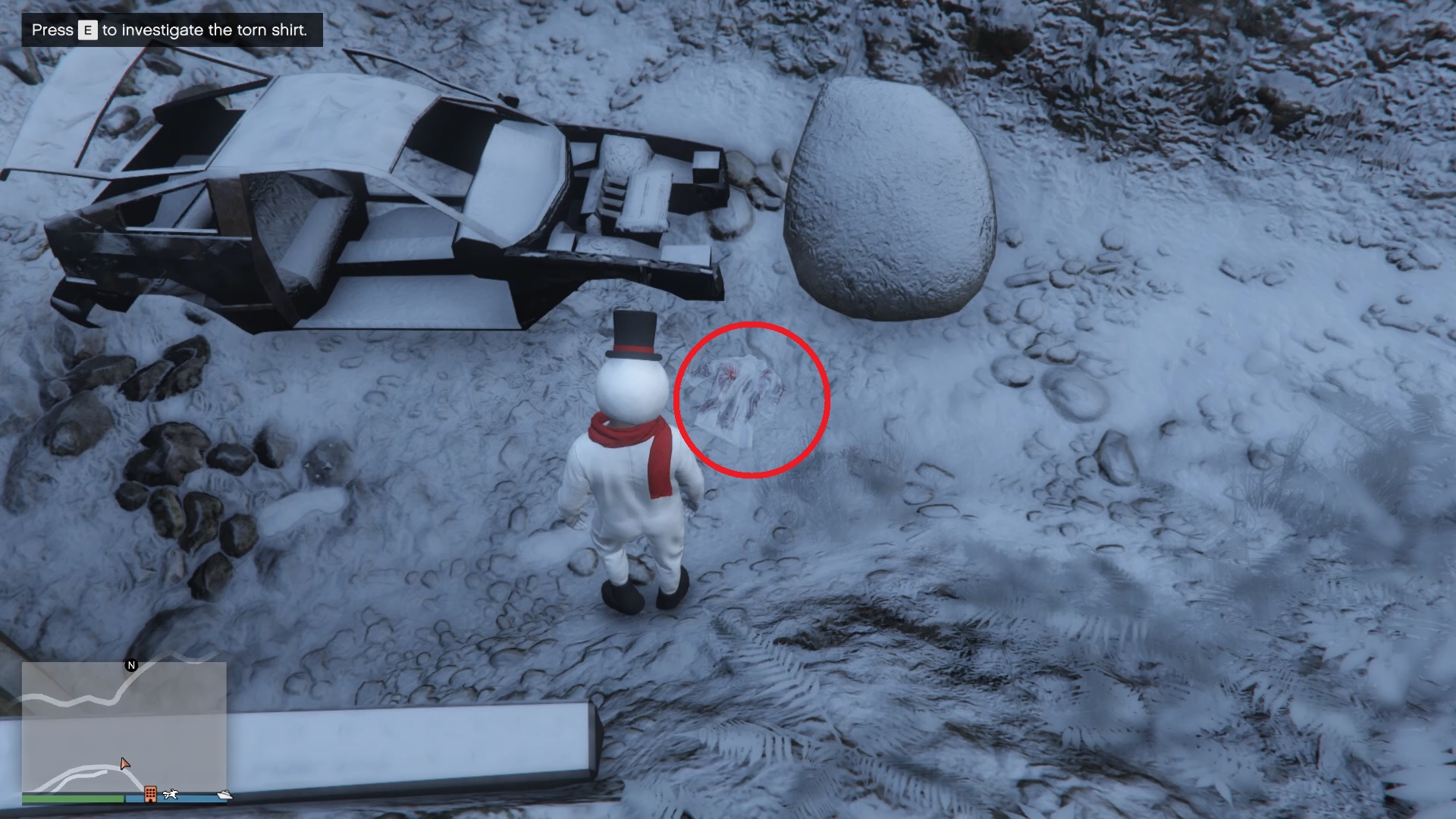The height and width of the screenshot is (819, 1456).
Task: Select the orange building icon on the minimap
Action: (x=150, y=794)
